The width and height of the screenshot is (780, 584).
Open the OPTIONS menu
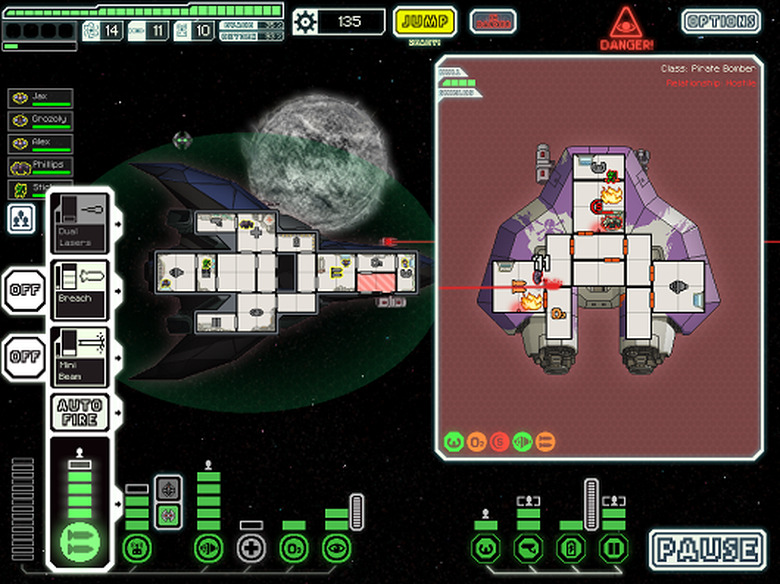[x=720, y=21]
